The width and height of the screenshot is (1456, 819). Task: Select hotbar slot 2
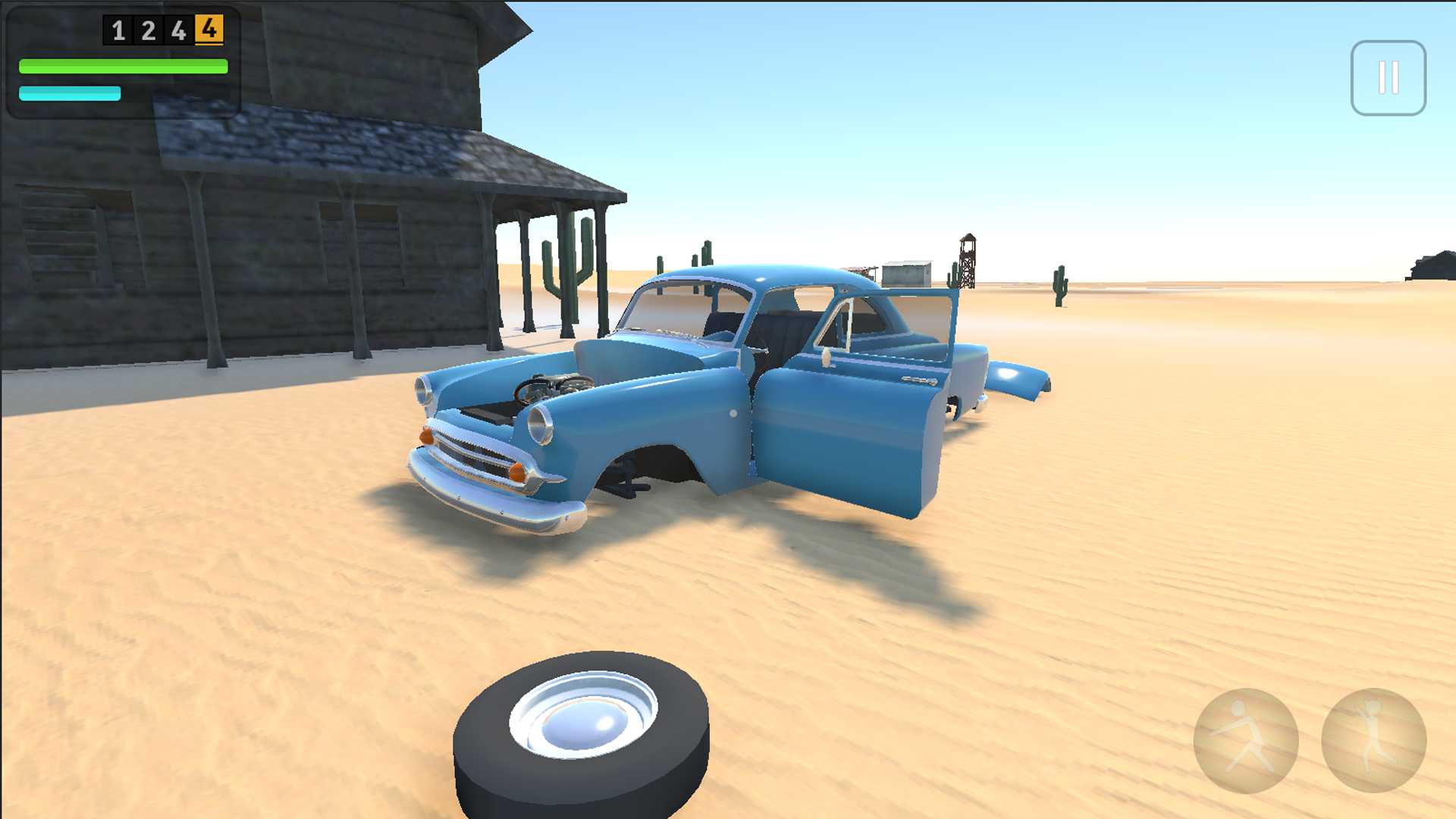(149, 31)
